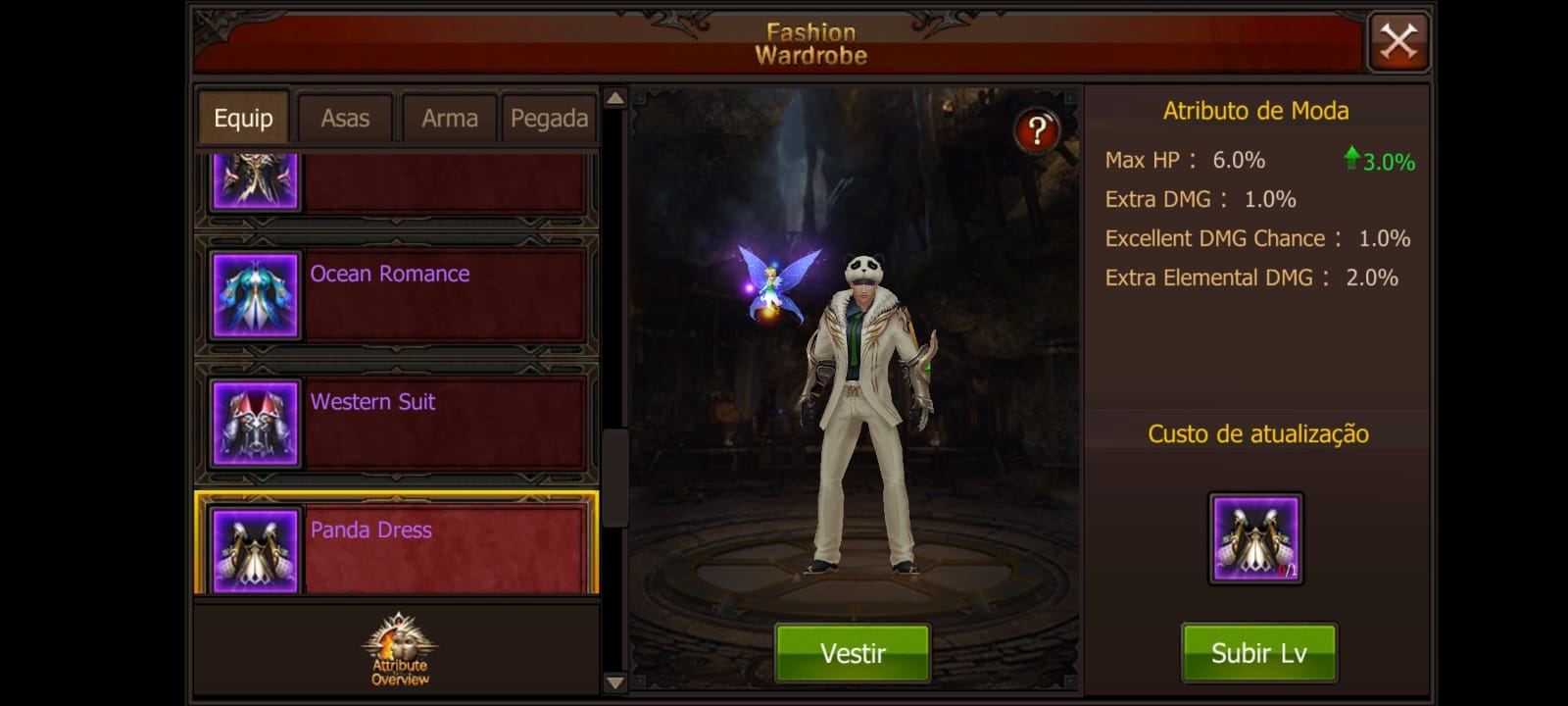Inspect the upgrade cost item icon
This screenshot has width=1568, height=706.
click(x=1255, y=538)
